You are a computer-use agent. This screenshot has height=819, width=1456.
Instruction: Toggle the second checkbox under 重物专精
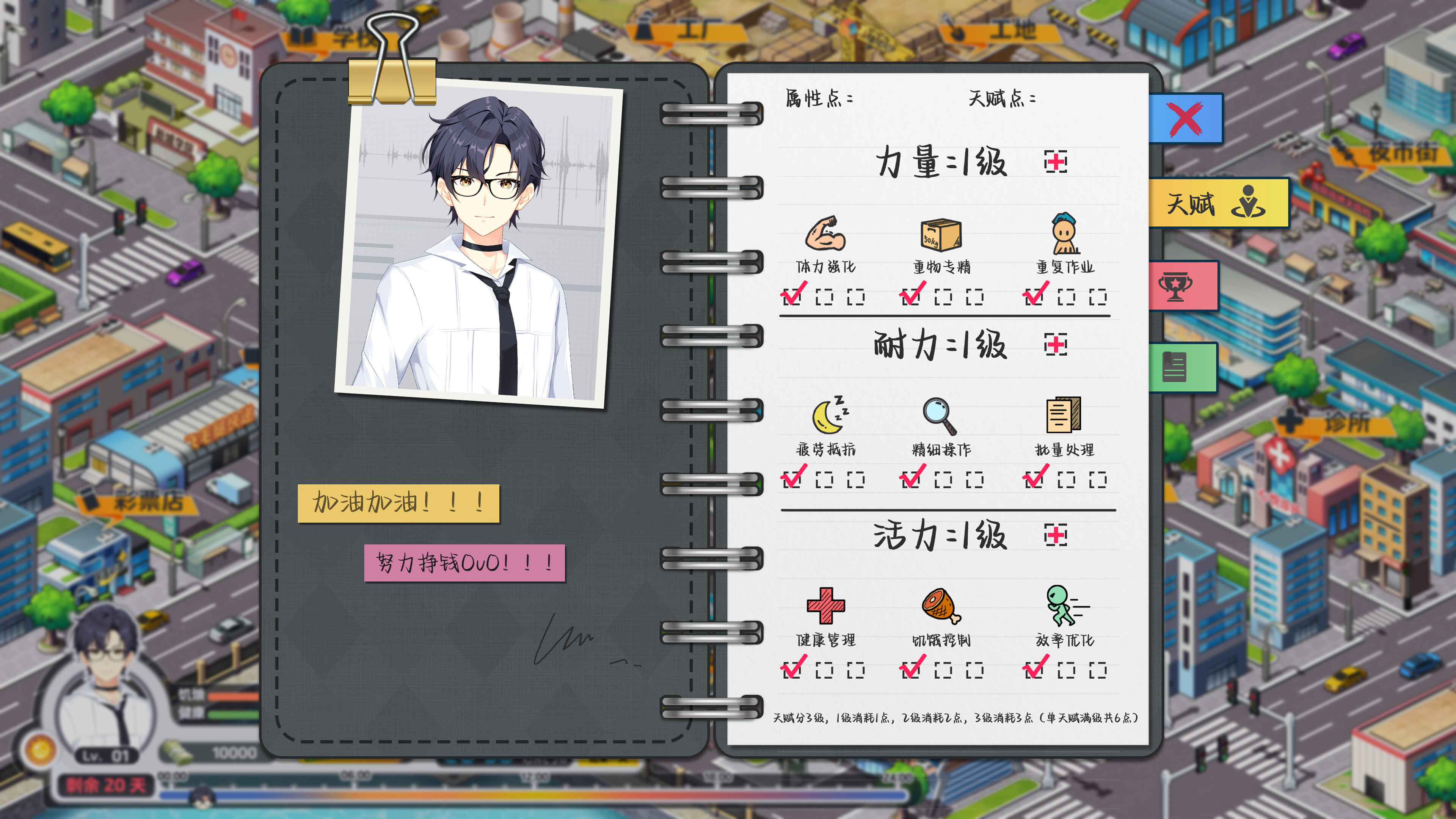(x=943, y=297)
